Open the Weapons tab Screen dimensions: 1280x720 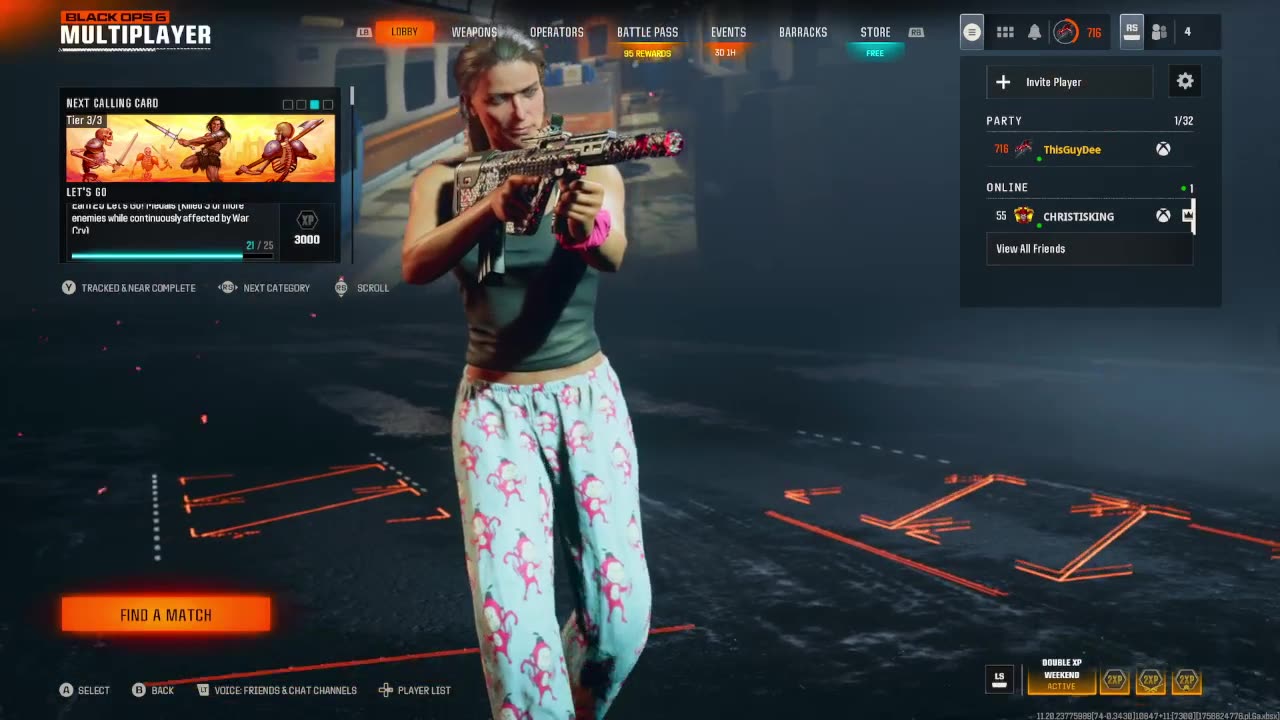[x=474, y=32]
